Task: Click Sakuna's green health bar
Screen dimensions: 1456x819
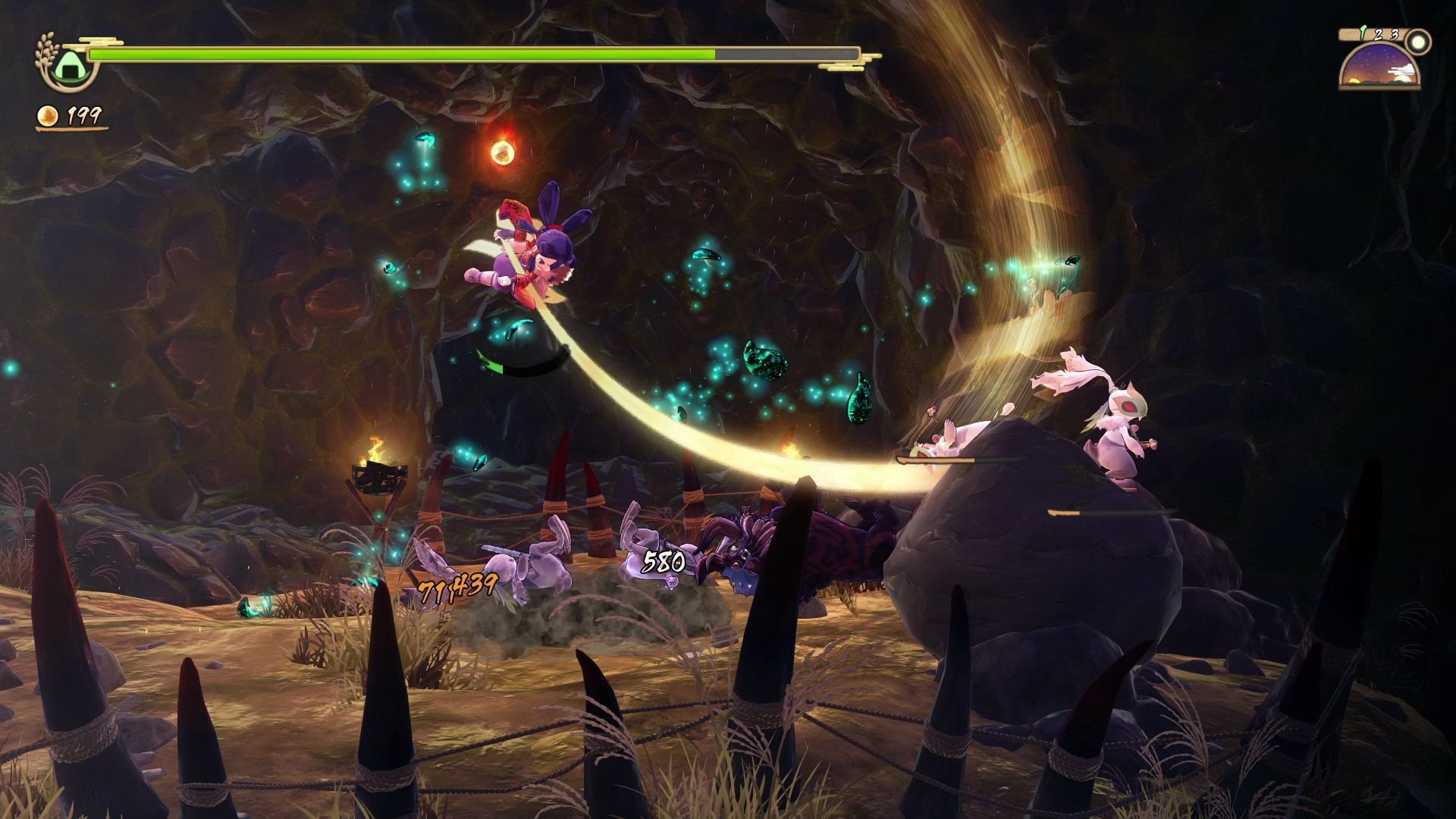Action: coord(402,55)
